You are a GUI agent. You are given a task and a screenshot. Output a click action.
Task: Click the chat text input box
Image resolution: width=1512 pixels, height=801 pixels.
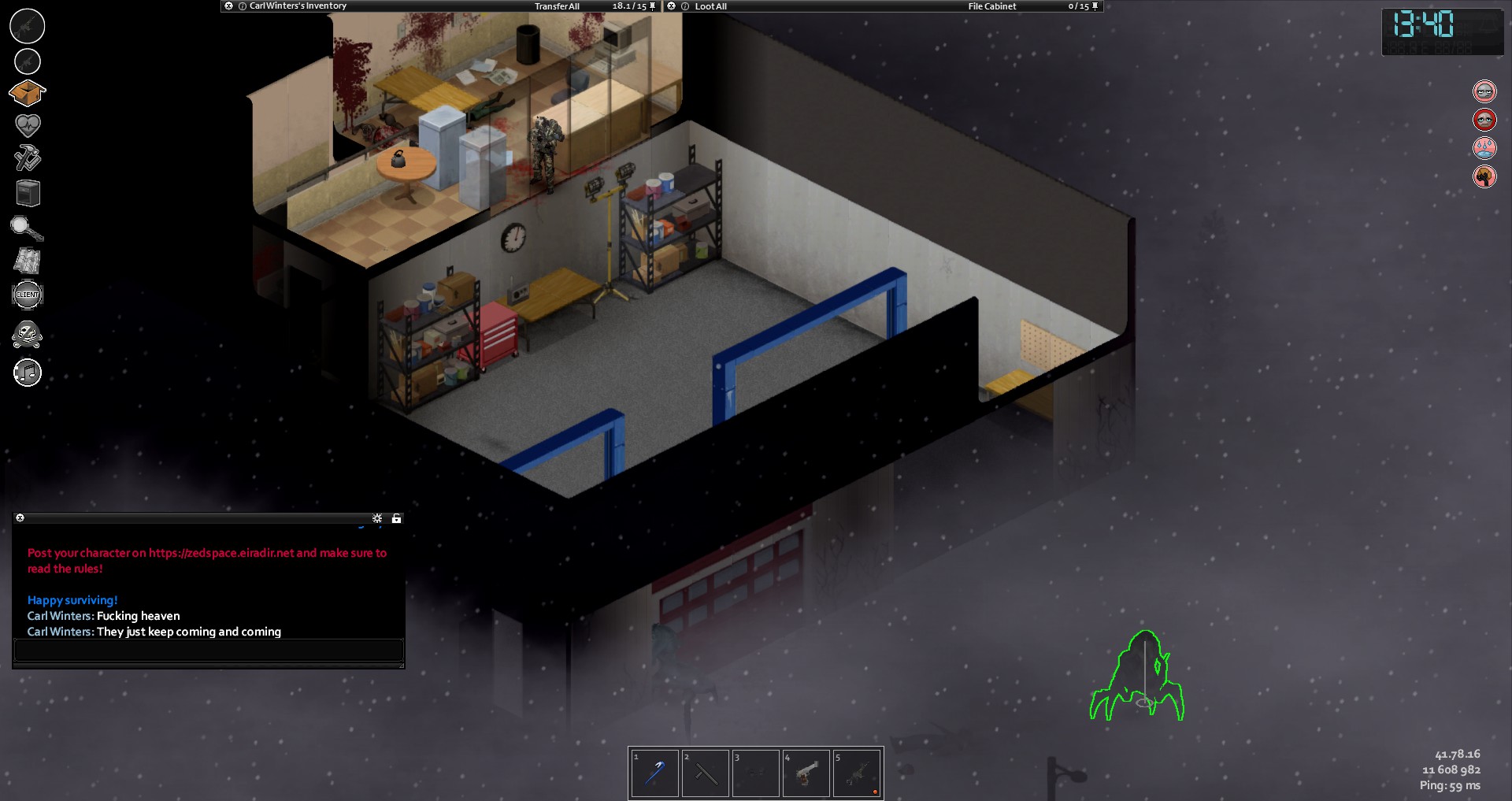click(209, 650)
